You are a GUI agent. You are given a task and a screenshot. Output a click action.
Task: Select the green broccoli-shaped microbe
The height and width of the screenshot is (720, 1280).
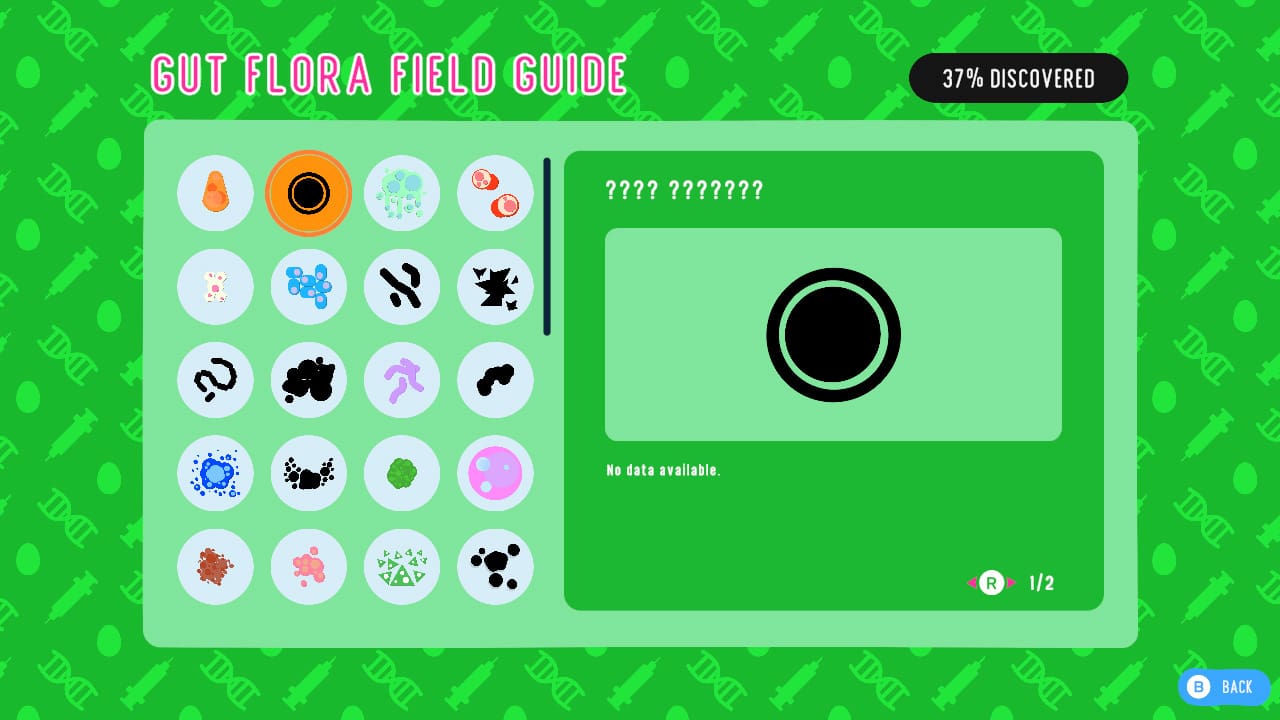pyautogui.click(x=402, y=473)
